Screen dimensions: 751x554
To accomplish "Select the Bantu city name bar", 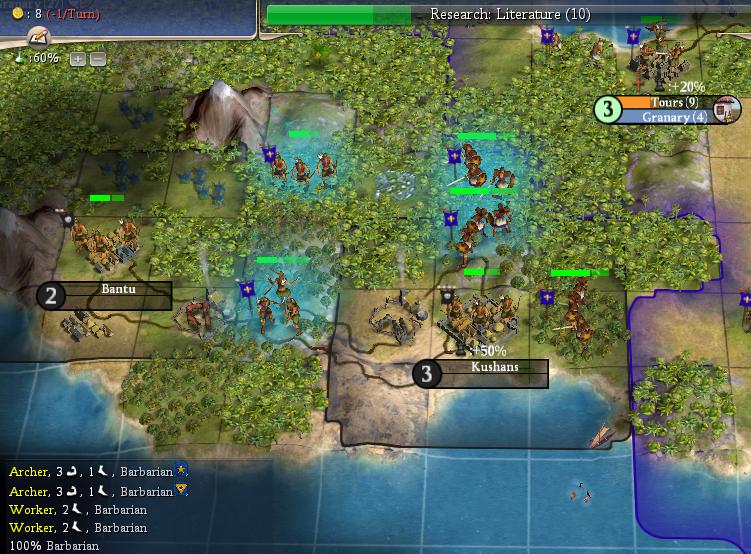I will point(118,288).
